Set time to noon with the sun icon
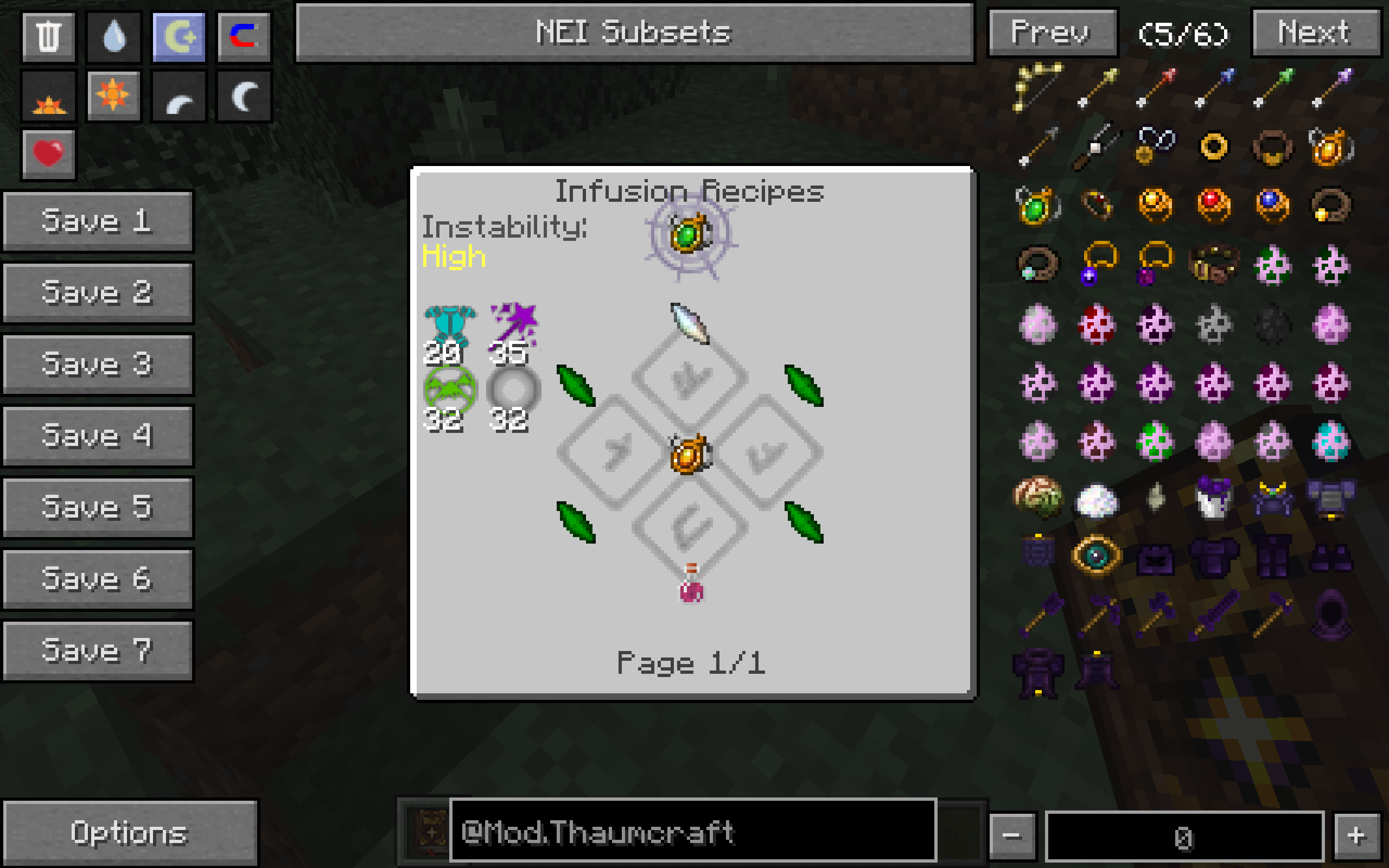The image size is (1389, 868). (112, 95)
